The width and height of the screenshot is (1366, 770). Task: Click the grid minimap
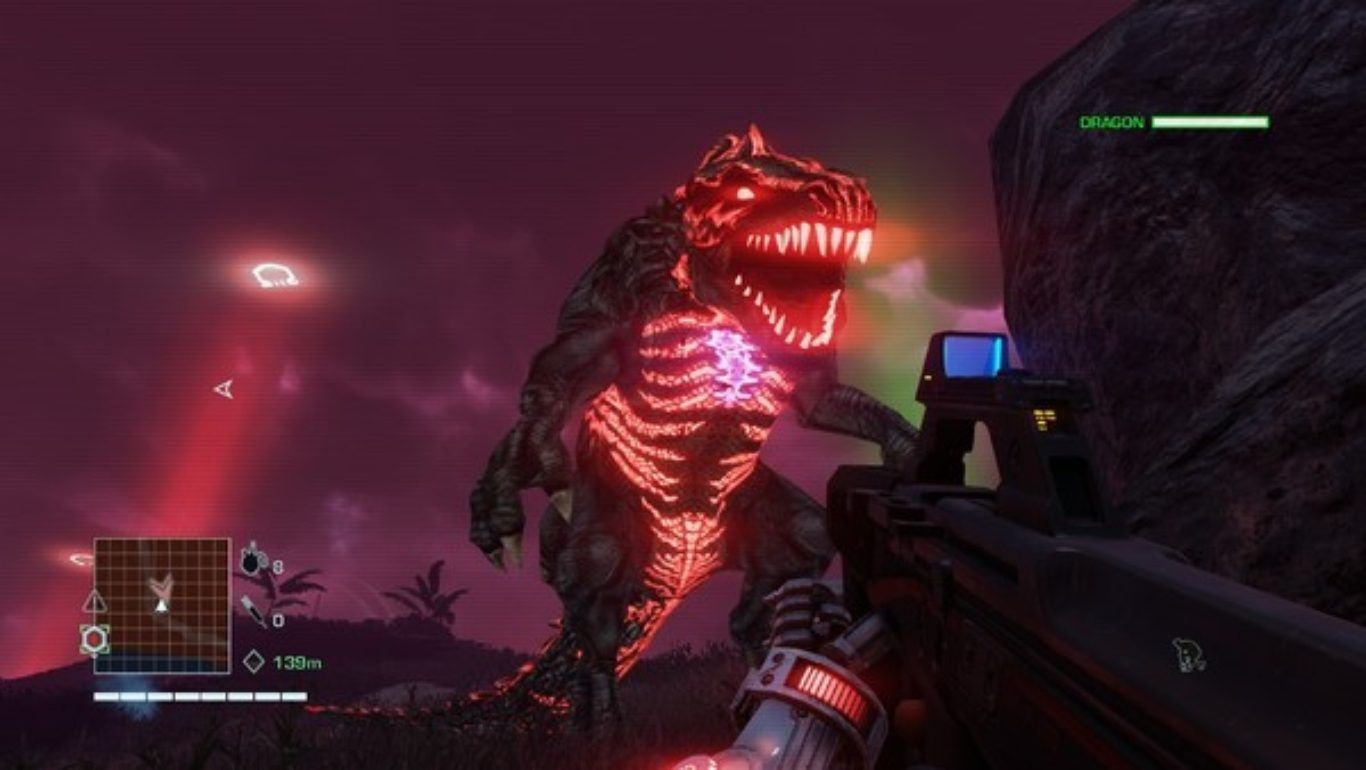pyautogui.click(x=162, y=604)
